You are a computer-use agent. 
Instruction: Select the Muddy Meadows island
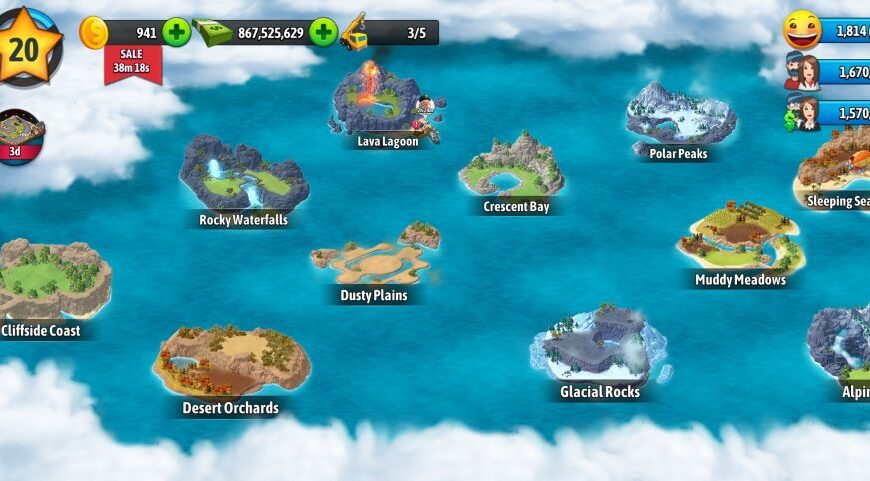740,240
